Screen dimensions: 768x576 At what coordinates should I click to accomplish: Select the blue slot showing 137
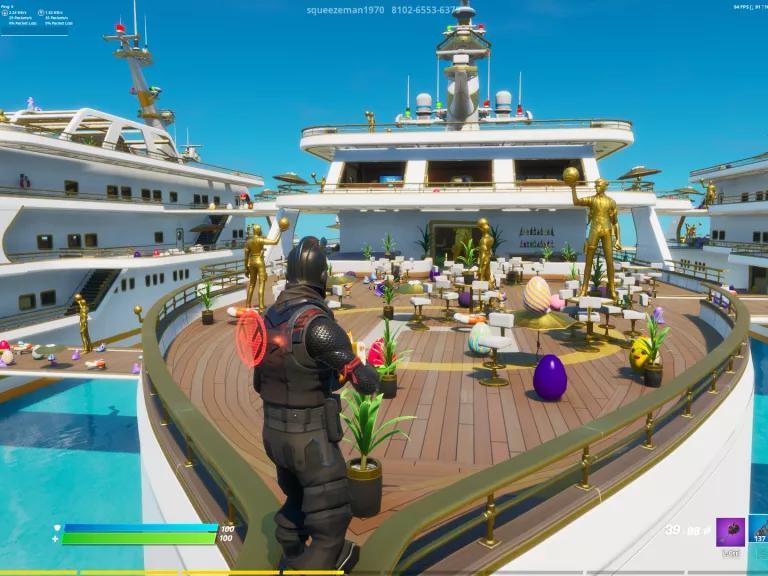click(x=759, y=530)
